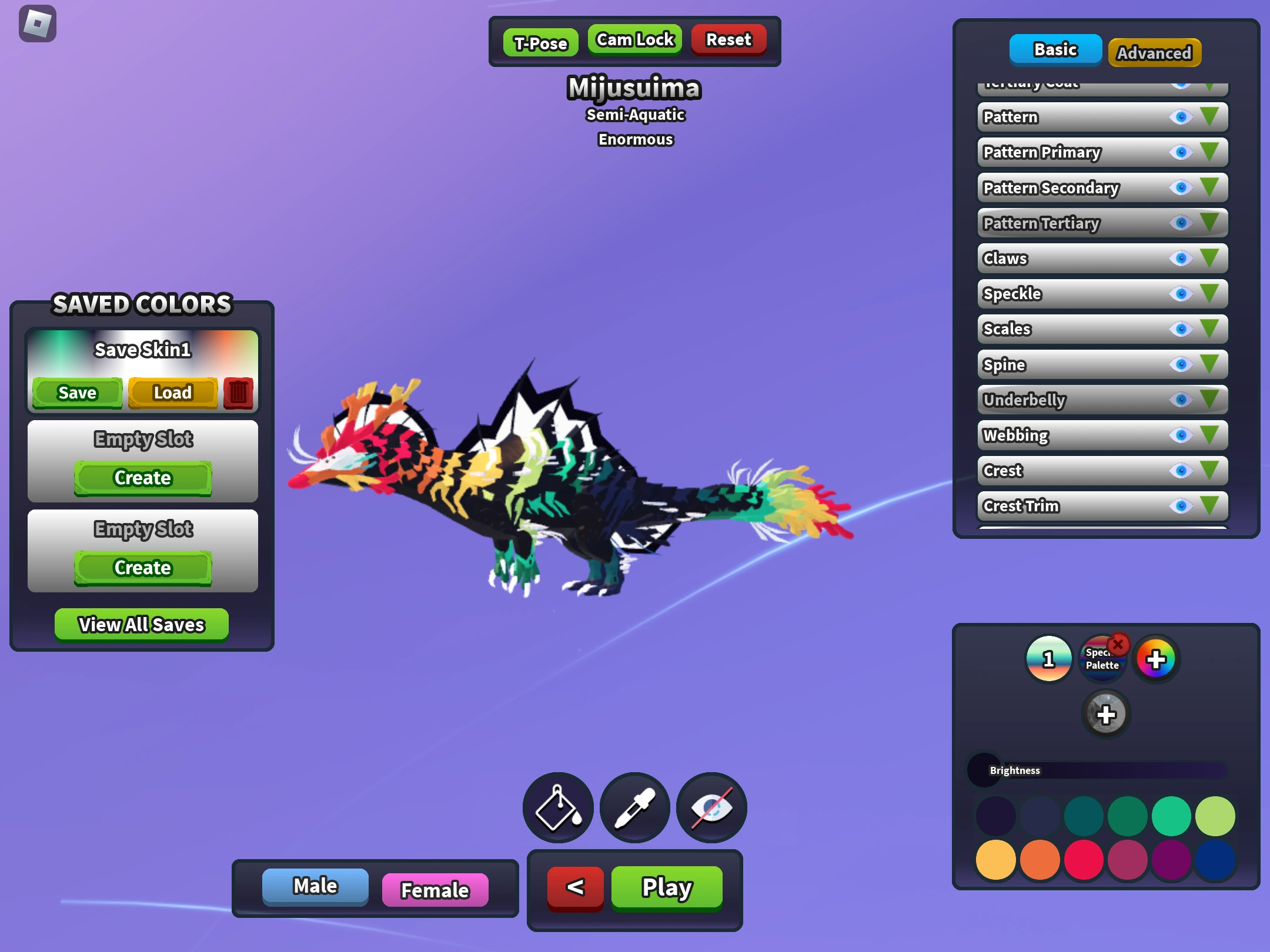Click the hide-UI eye icon
Image resolution: width=1270 pixels, height=952 pixels.
click(x=711, y=807)
